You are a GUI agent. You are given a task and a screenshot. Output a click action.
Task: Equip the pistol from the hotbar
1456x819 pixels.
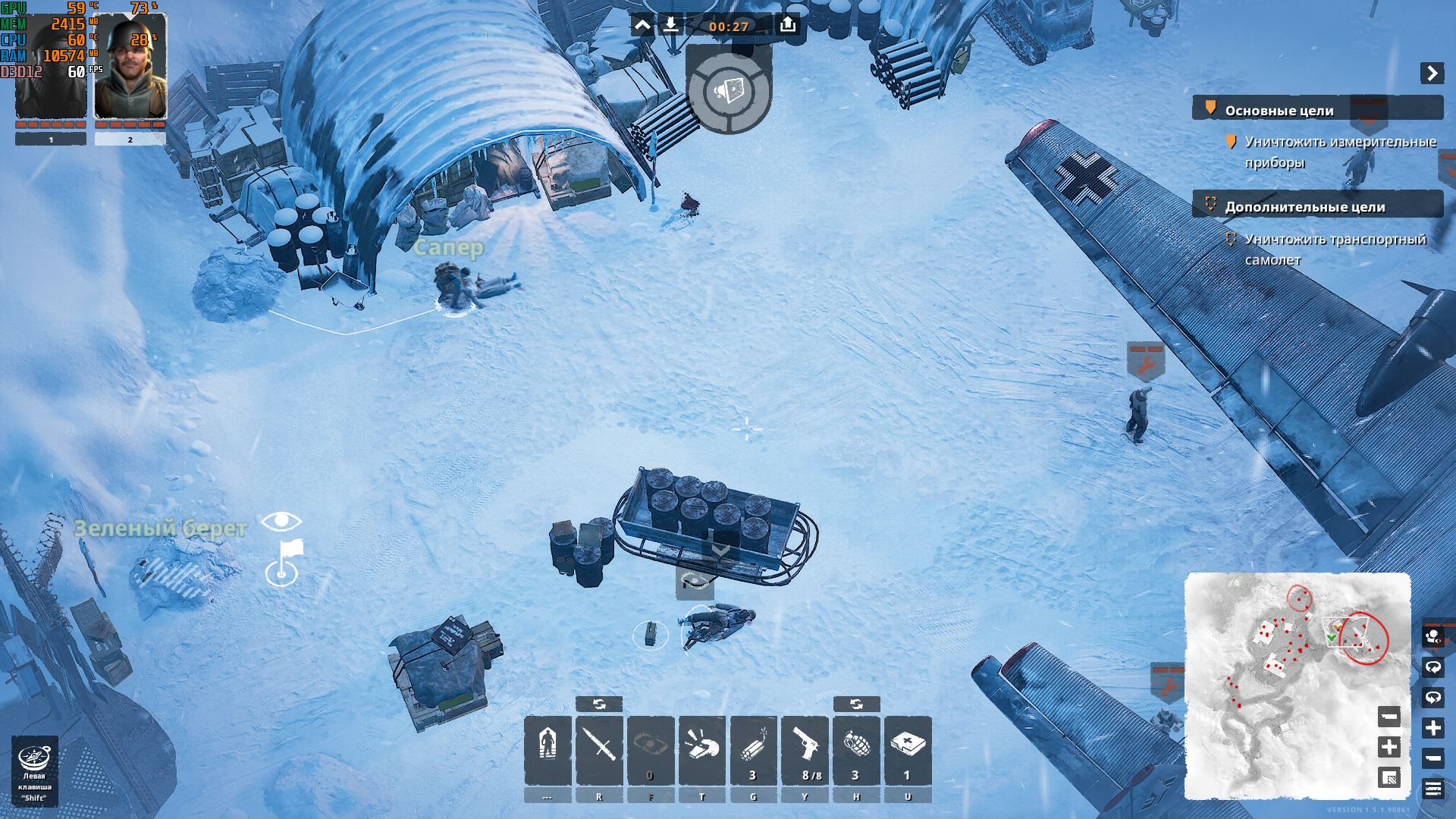click(805, 748)
